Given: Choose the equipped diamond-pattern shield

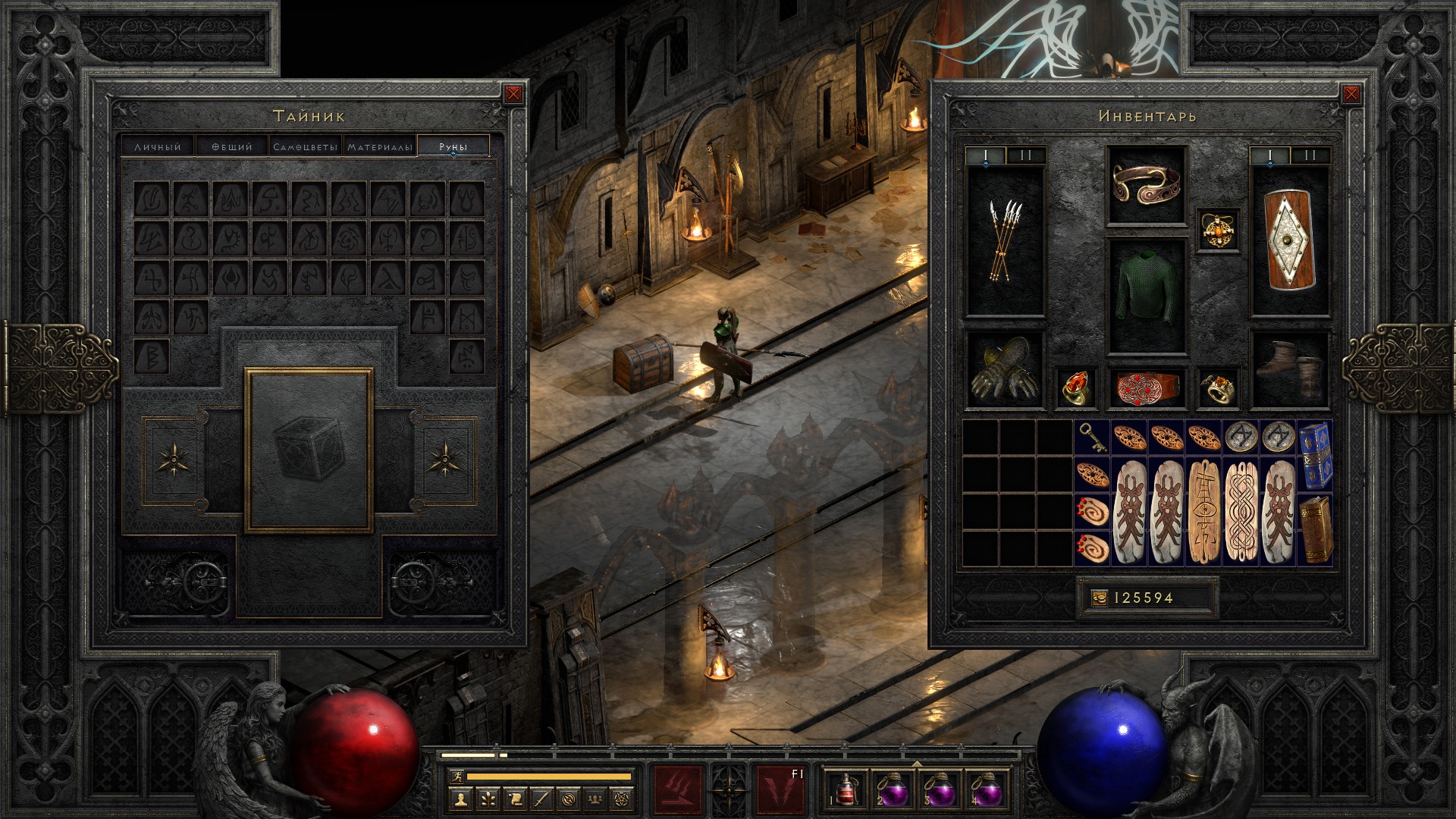Looking at the screenshot, I should (x=1289, y=241).
